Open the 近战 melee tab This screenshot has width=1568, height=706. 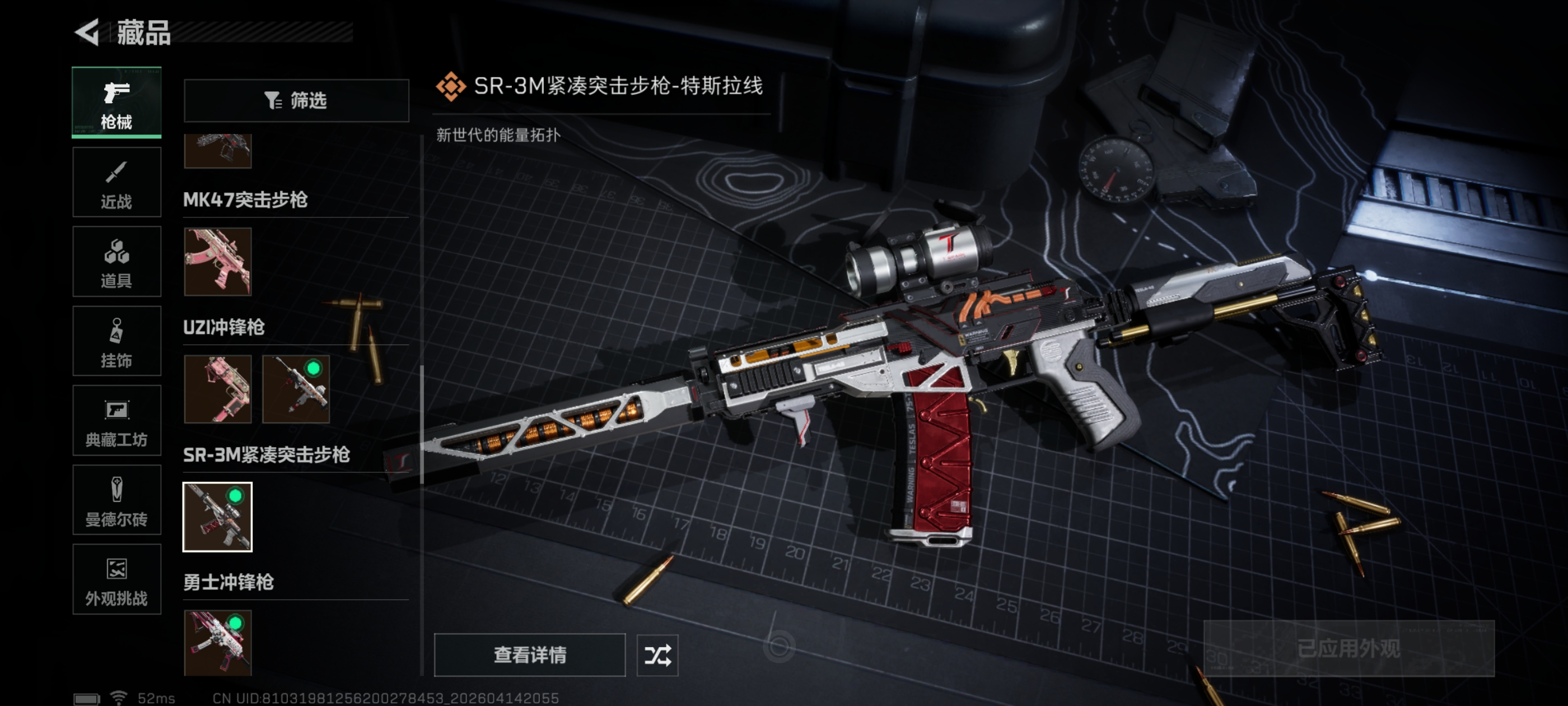116,182
